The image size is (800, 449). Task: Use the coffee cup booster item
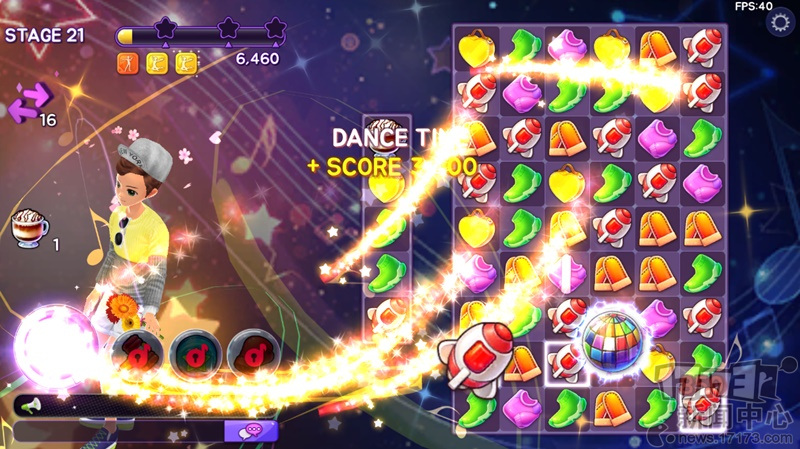31,228
